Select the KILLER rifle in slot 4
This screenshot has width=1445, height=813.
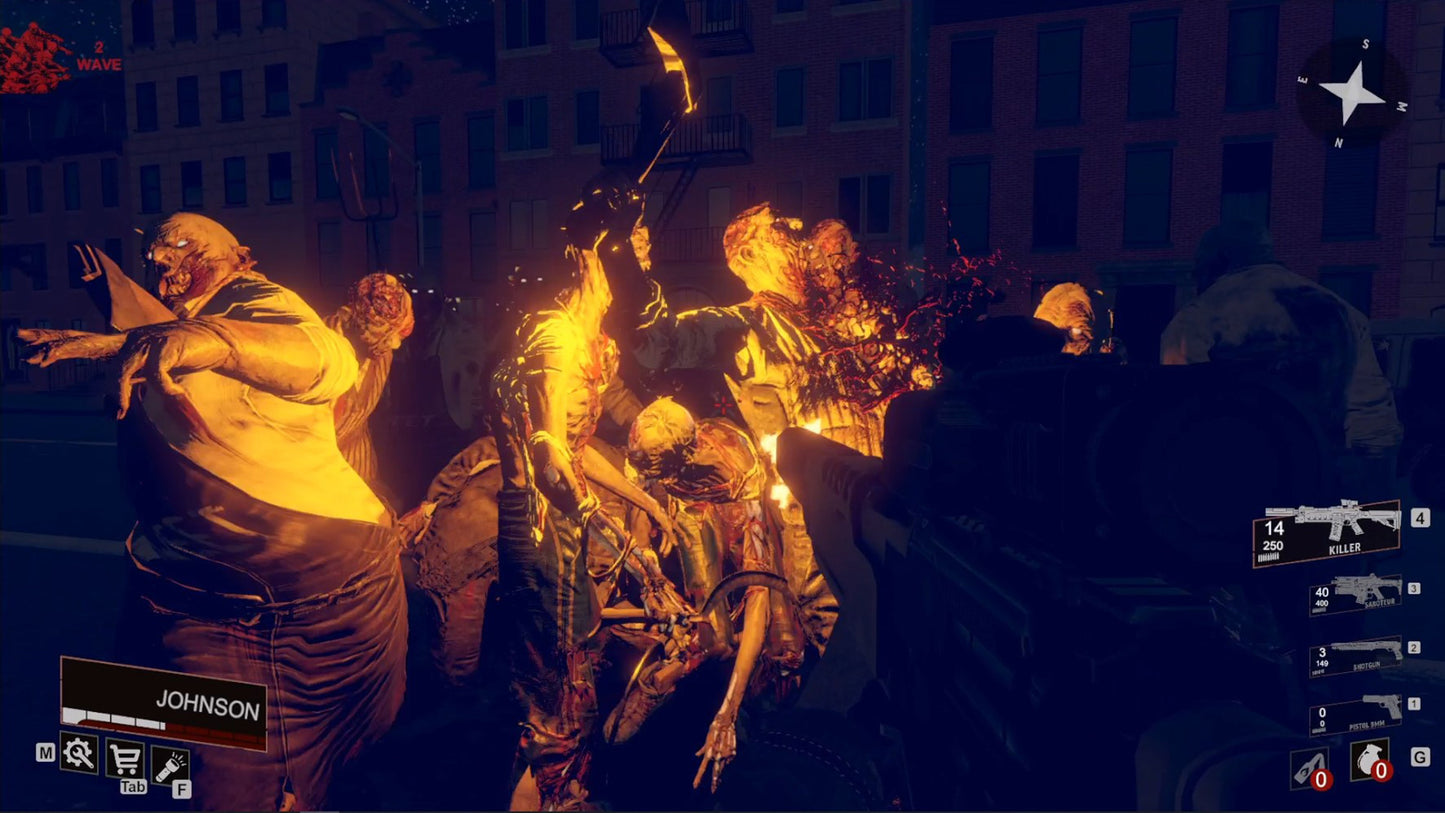tap(1330, 533)
